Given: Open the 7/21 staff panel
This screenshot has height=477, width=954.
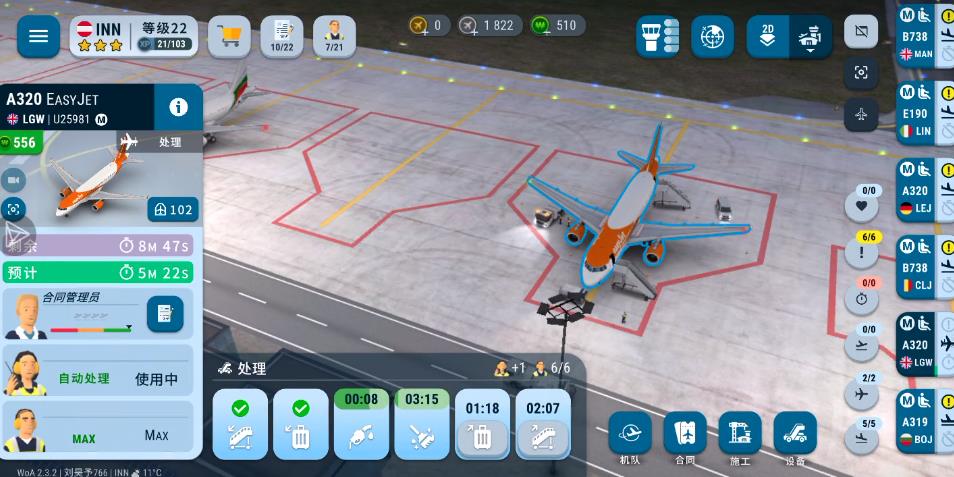Looking at the screenshot, I should pos(334,37).
